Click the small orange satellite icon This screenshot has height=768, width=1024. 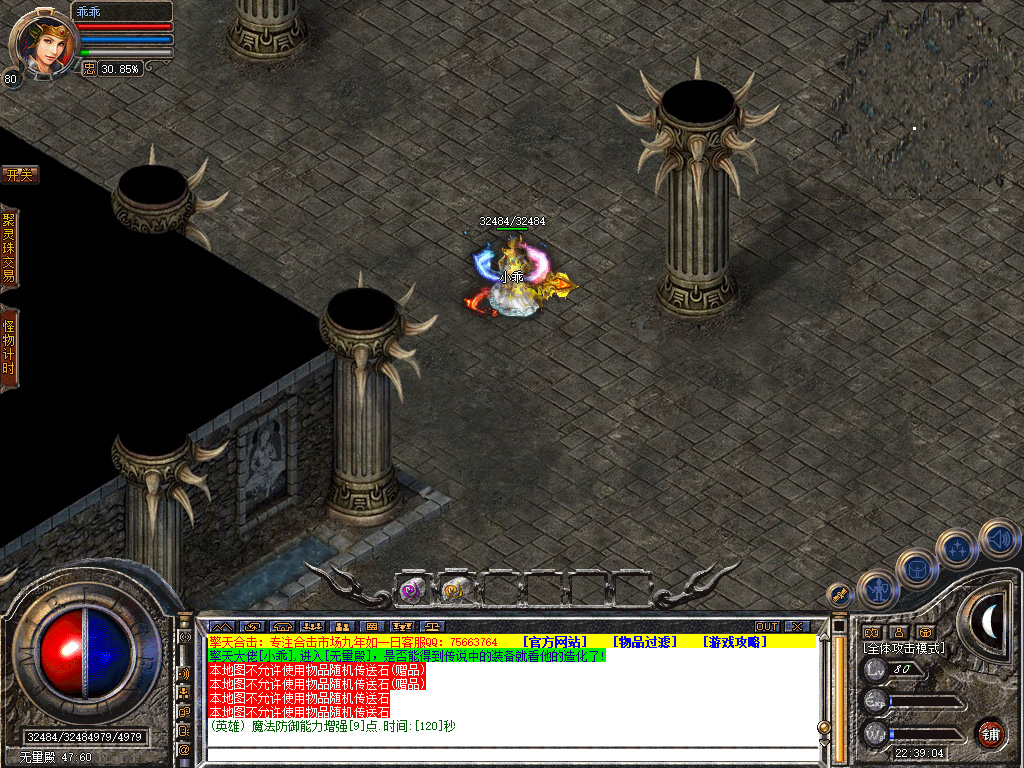pyautogui.click(x=840, y=595)
